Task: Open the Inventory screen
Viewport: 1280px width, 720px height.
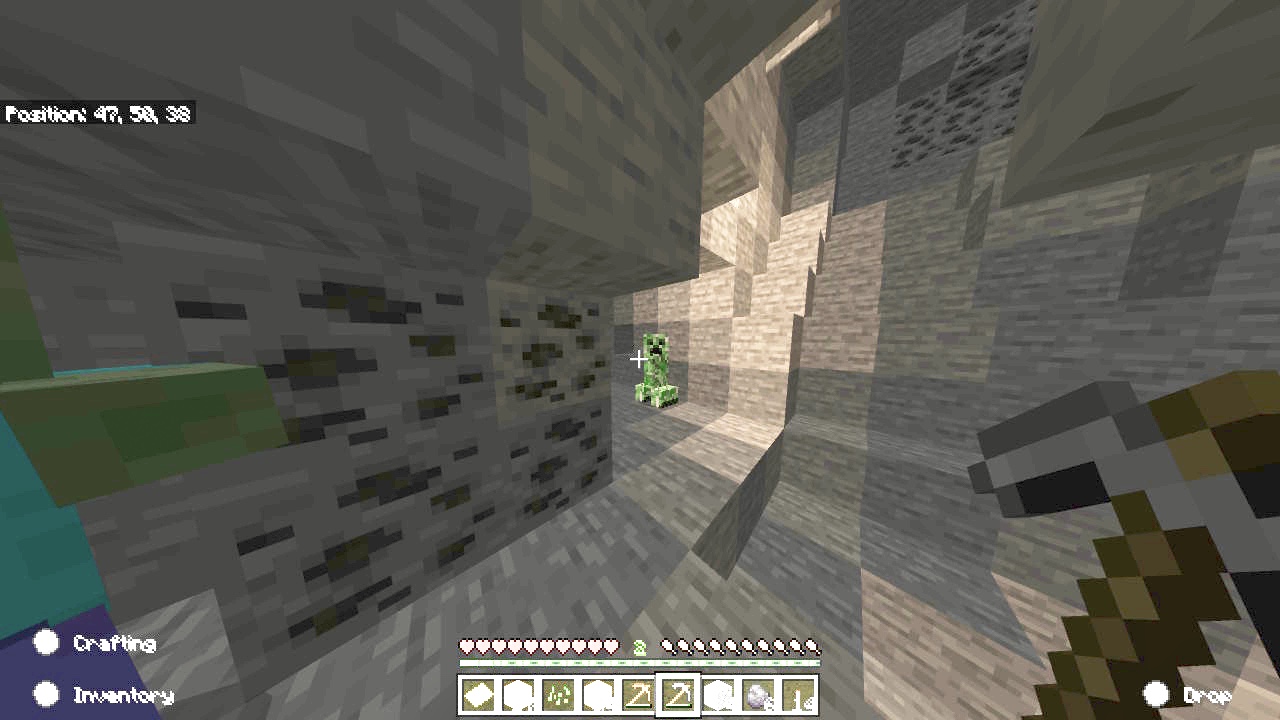Action: [47, 693]
